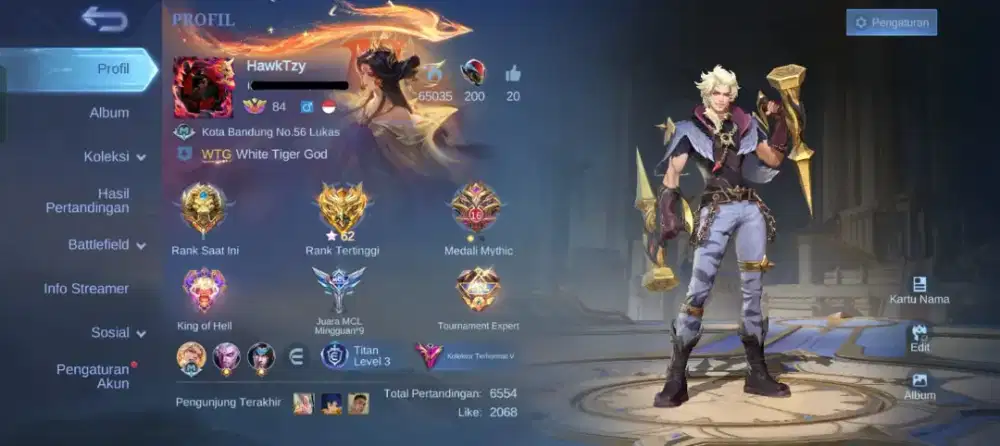Tap the HawkTzy player avatar

203,87
